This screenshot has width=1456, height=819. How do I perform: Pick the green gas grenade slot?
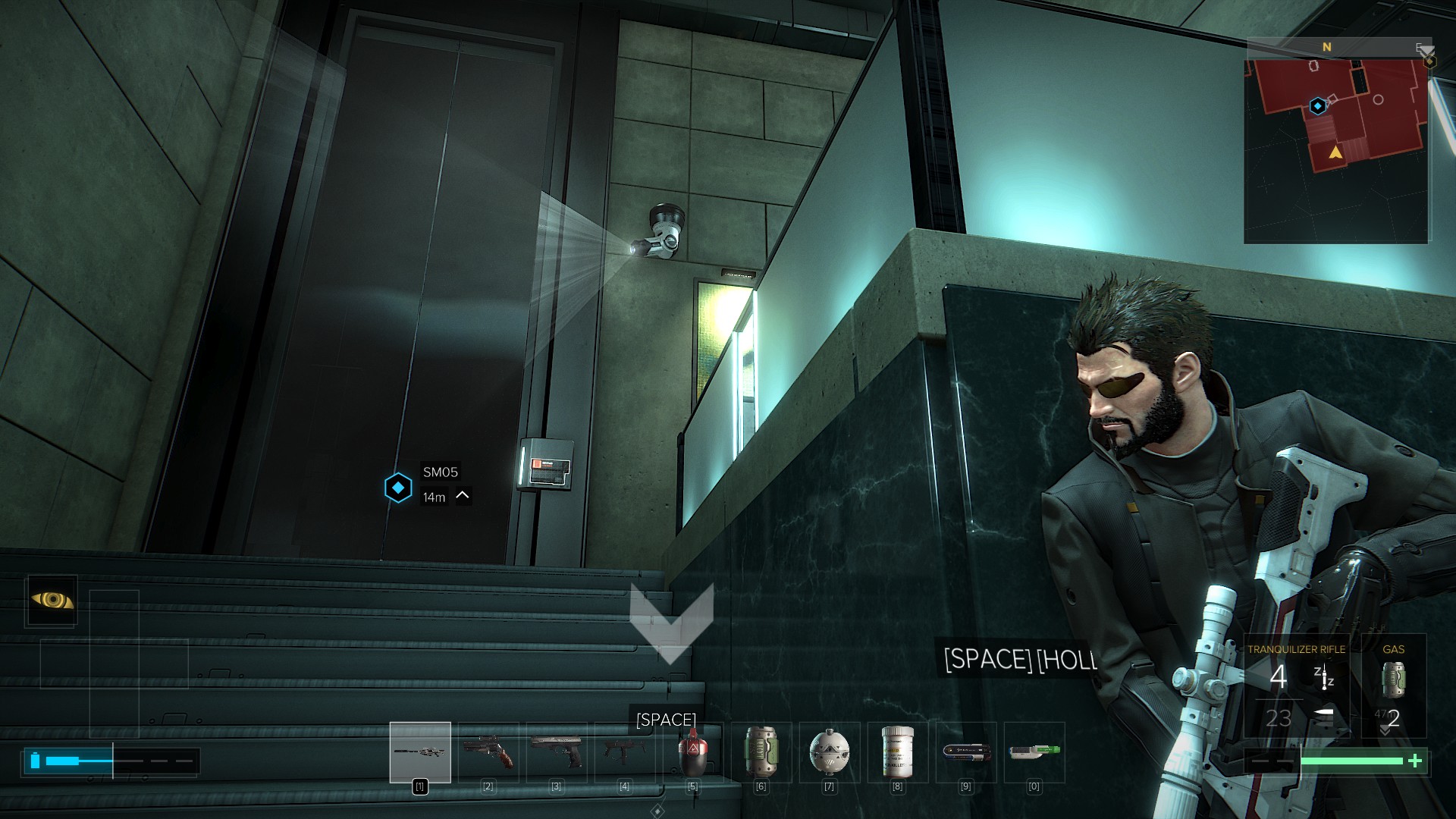tap(761, 752)
